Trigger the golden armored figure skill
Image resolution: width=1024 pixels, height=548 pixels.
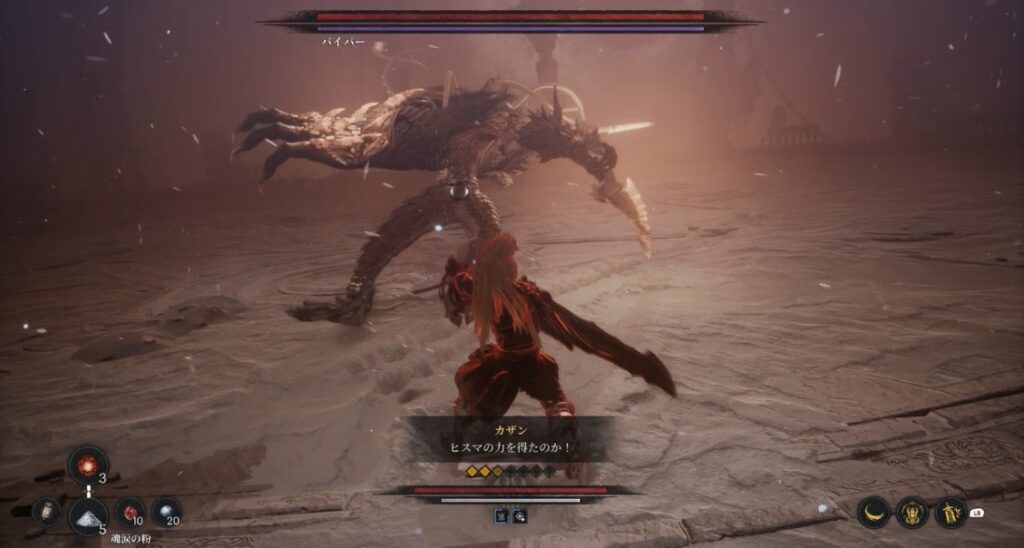(912, 512)
